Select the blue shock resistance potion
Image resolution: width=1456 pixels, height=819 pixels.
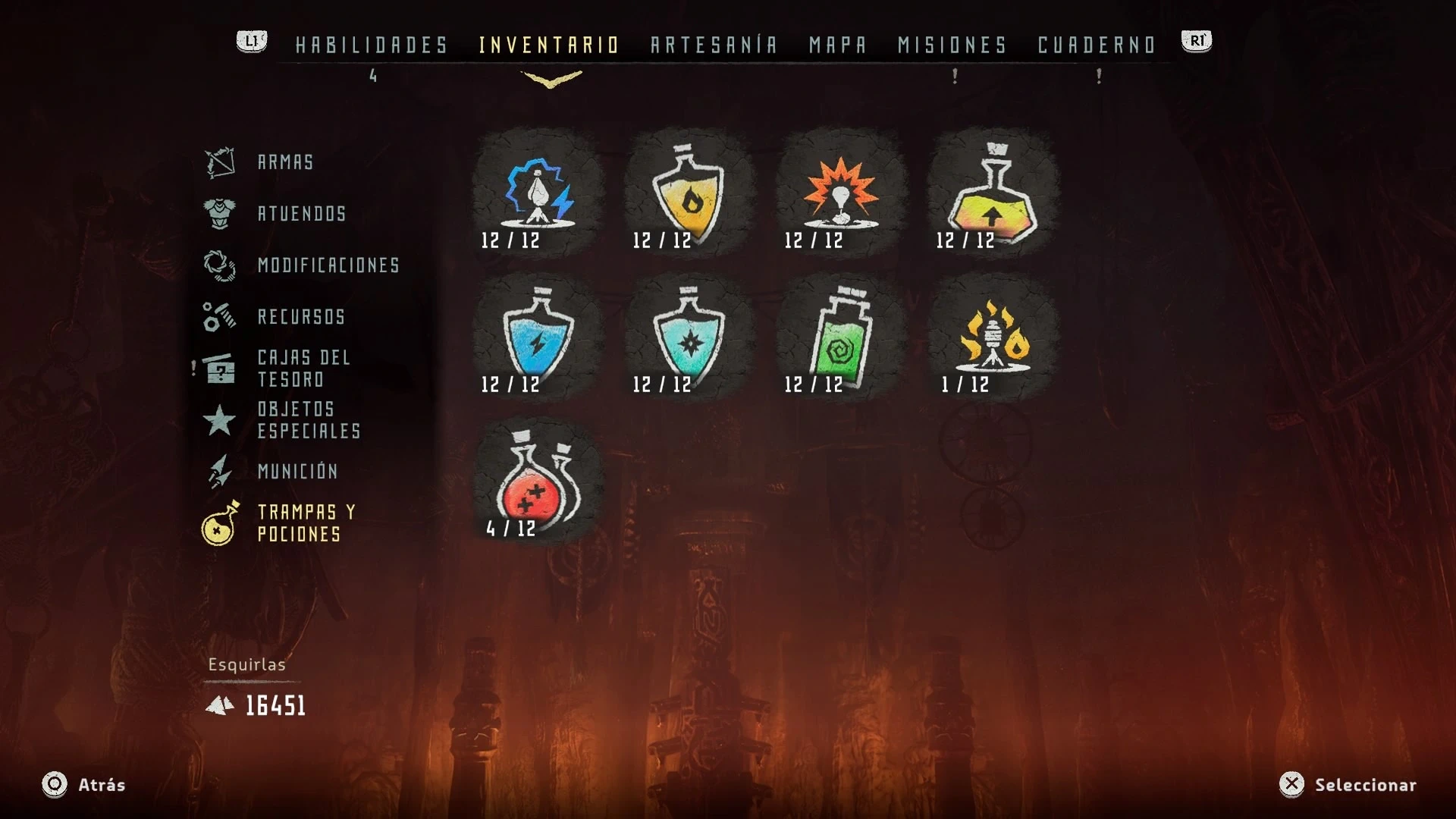[538, 339]
